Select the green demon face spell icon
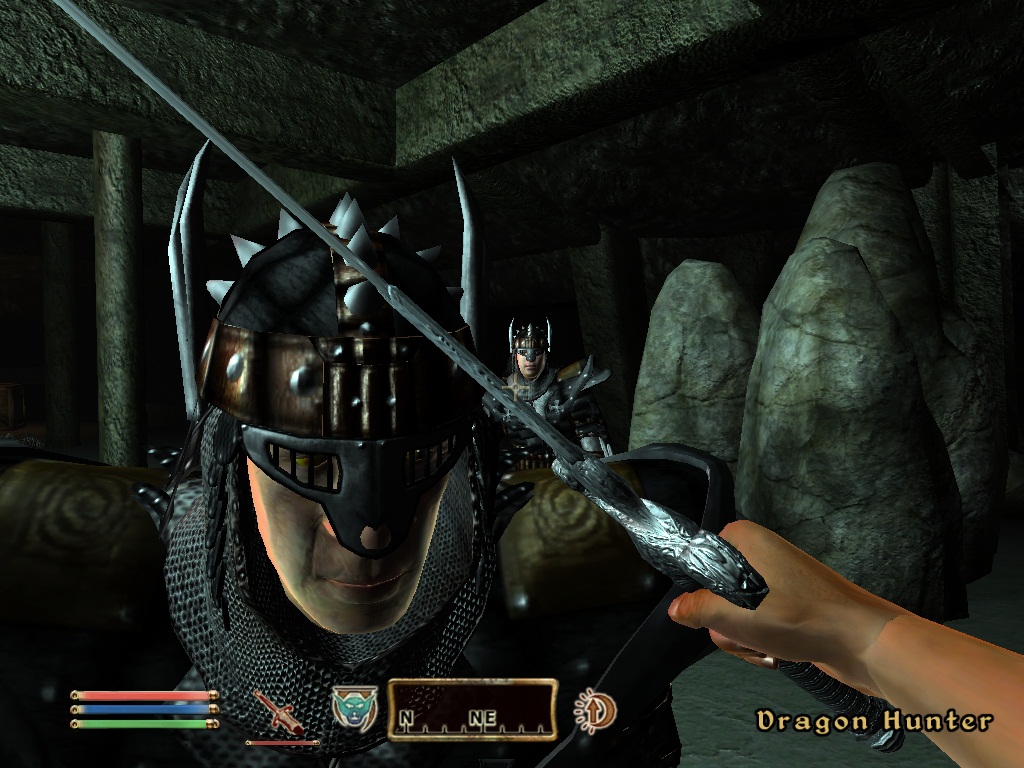This screenshot has width=1024, height=768. click(x=353, y=707)
